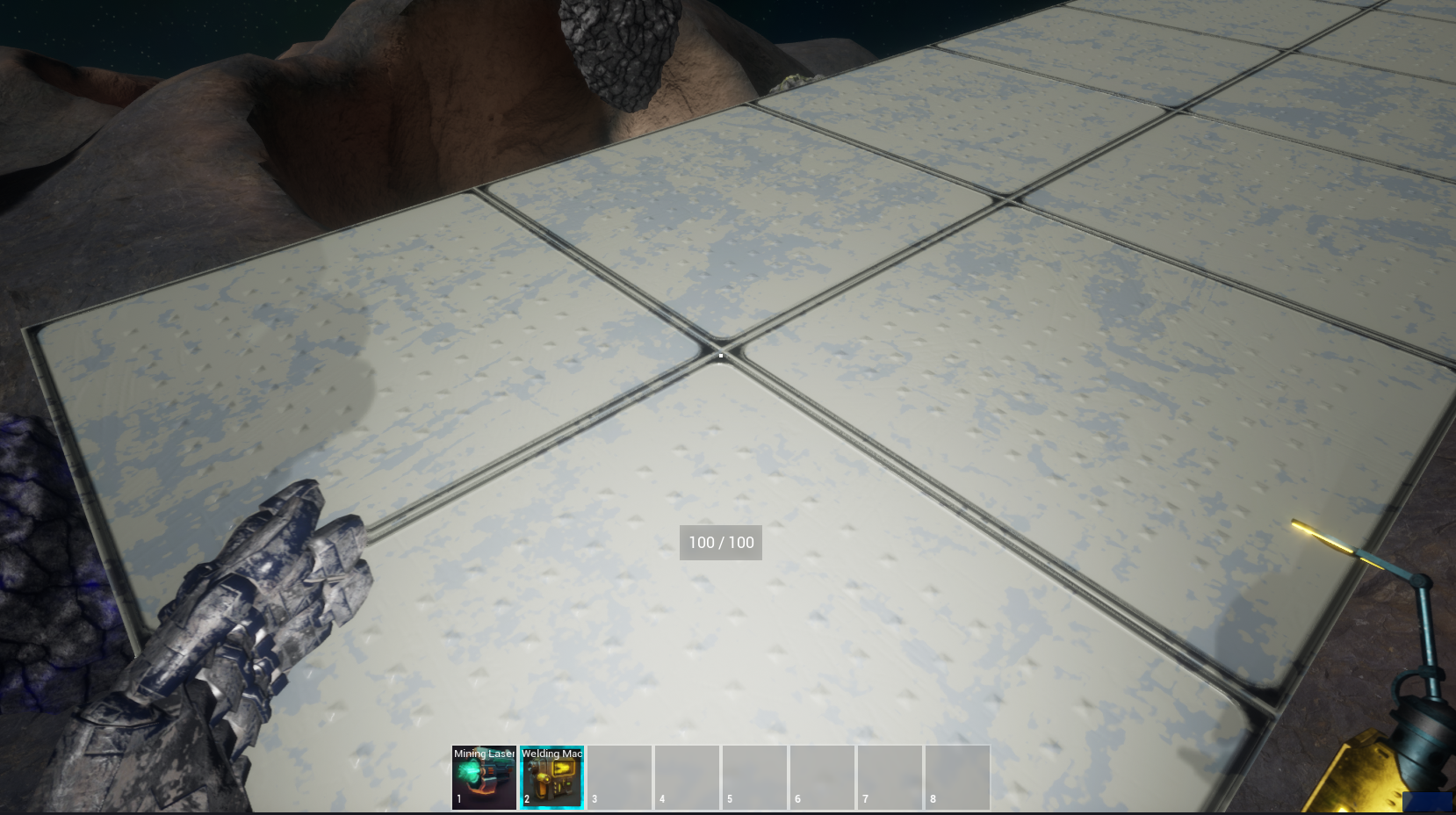Image resolution: width=1456 pixels, height=815 pixels.
Task: Select the Welding Machine in hotbar slot 2
Action: point(551,776)
